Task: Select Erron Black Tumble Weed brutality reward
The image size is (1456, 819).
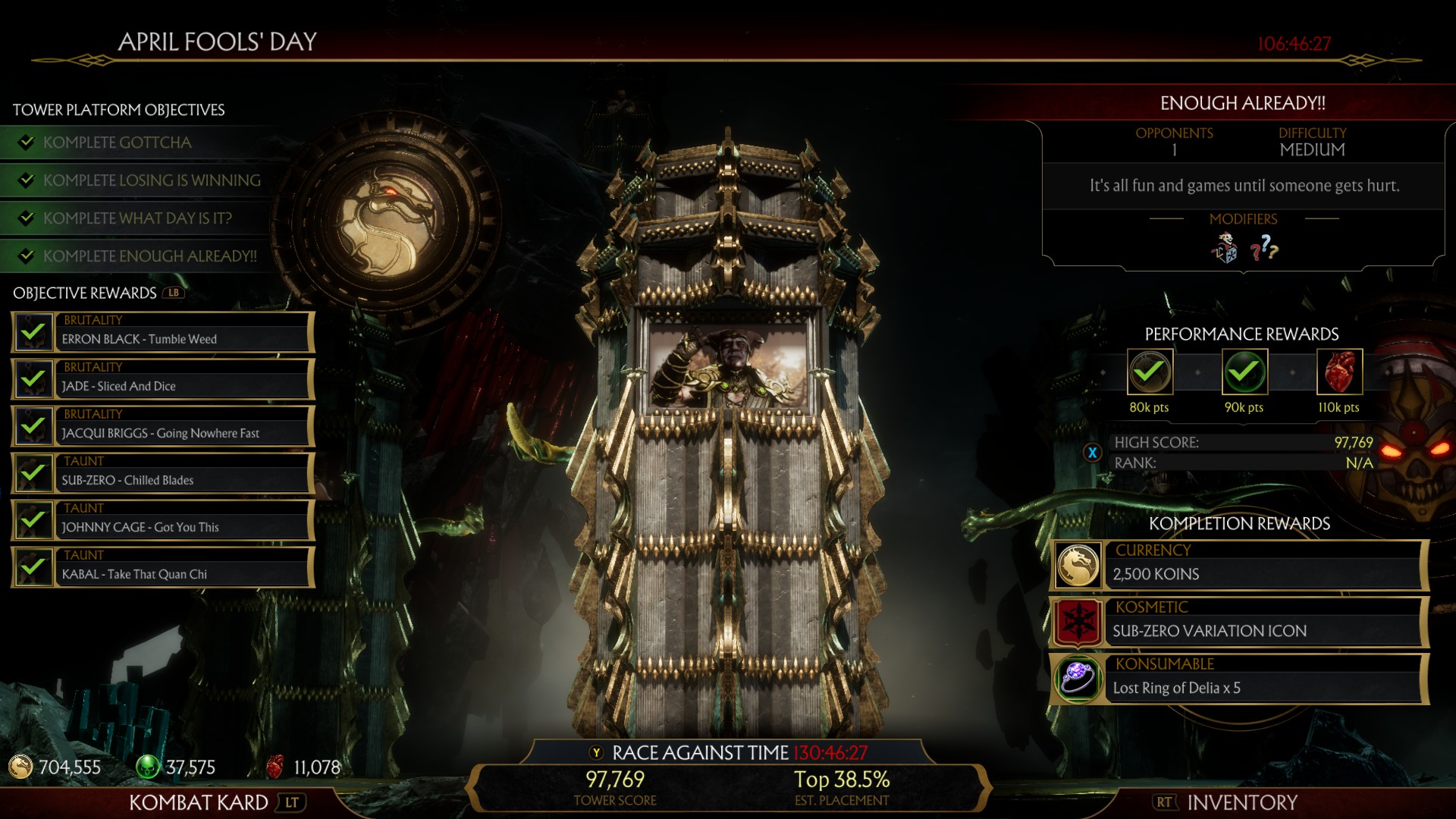Action: (x=163, y=332)
